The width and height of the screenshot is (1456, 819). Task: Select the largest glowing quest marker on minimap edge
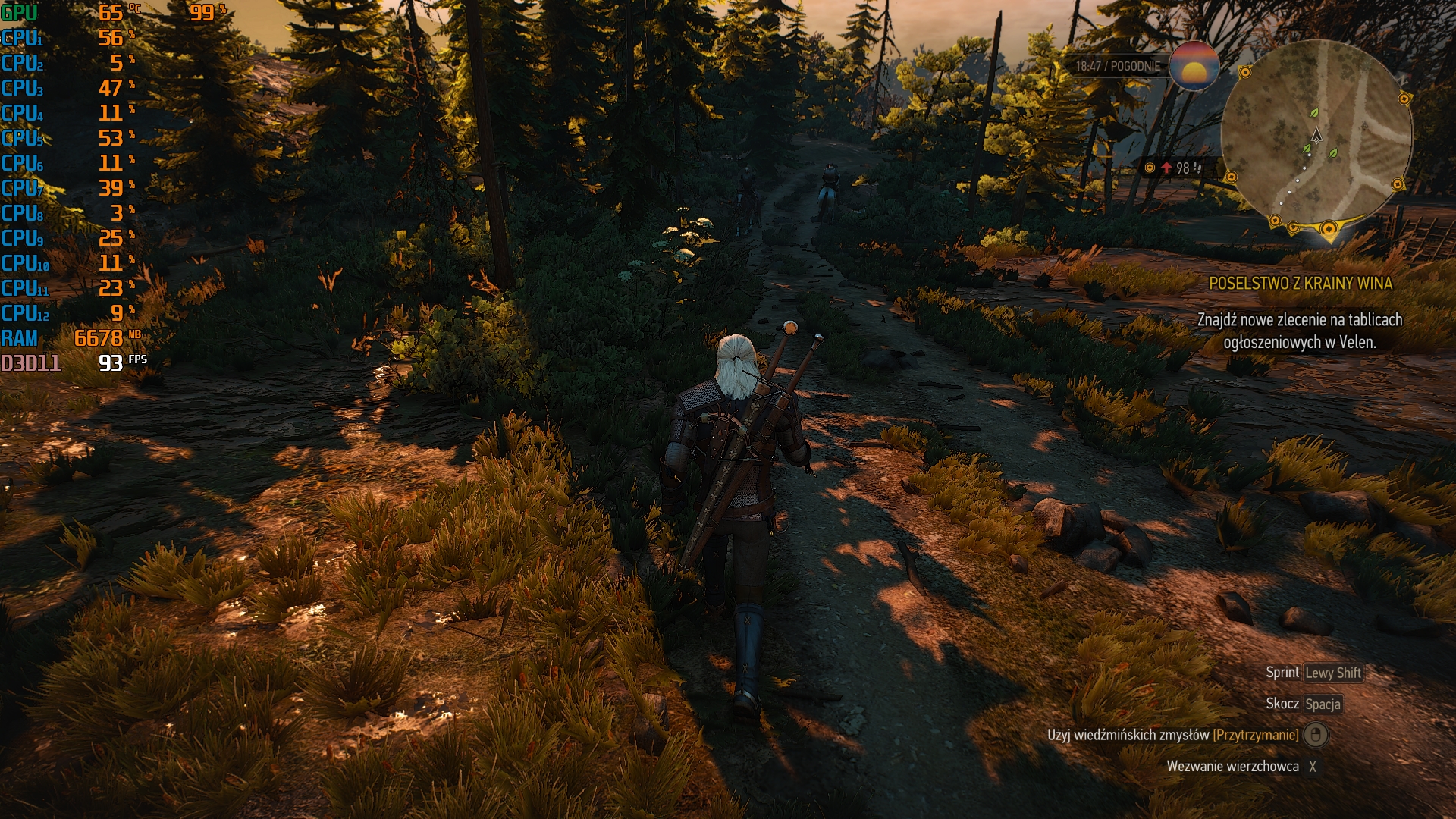click(1329, 228)
